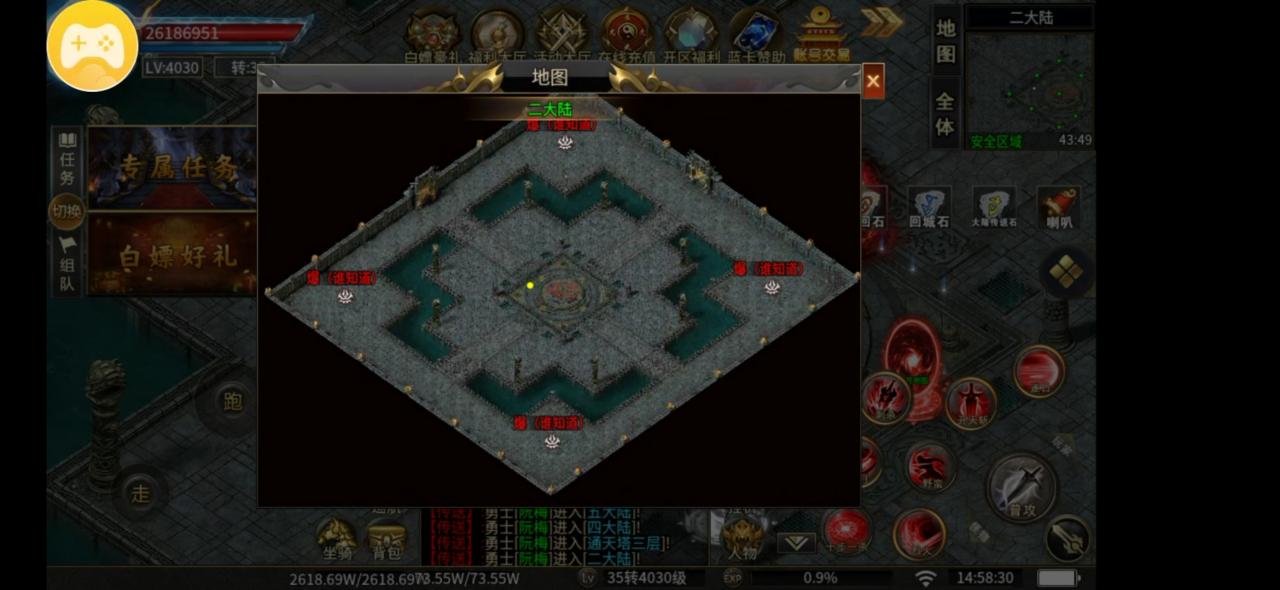This screenshot has width=1280, height=590.
Task: Tap the 普攻 basic attack button
Action: click(1021, 489)
